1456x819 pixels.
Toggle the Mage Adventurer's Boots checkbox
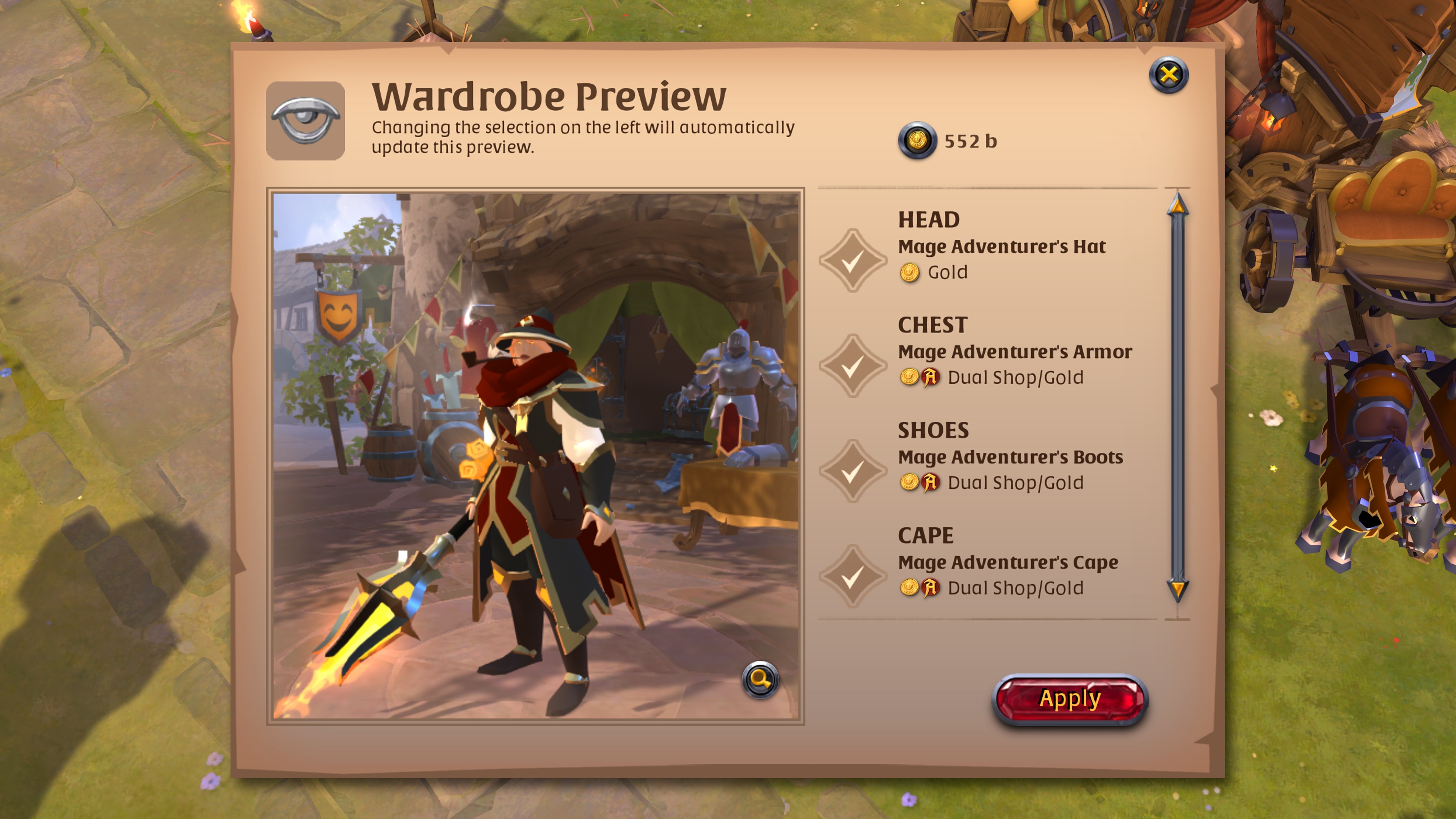pyautogui.click(x=852, y=471)
